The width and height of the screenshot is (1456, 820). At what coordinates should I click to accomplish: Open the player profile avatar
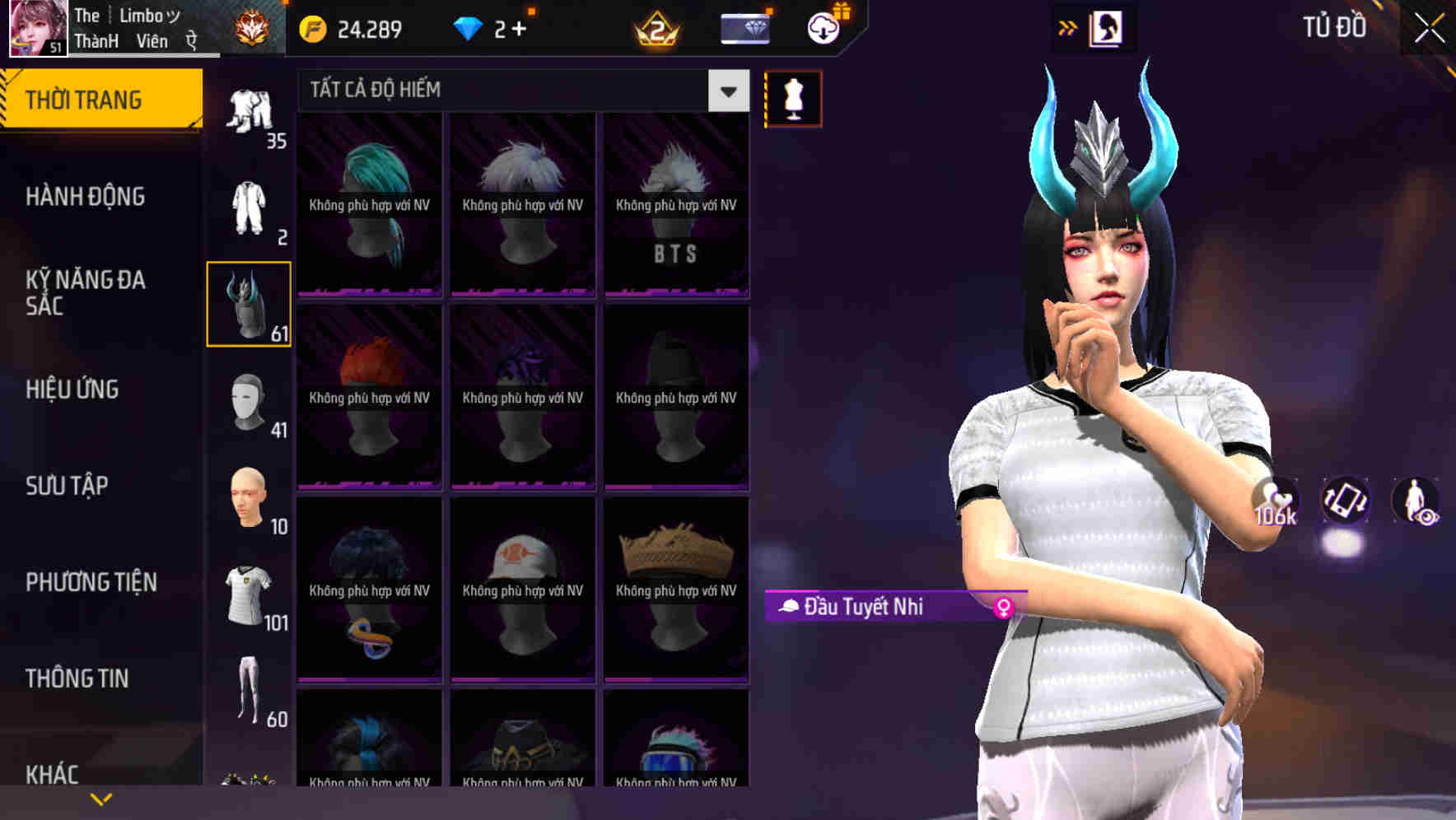(x=33, y=27)
